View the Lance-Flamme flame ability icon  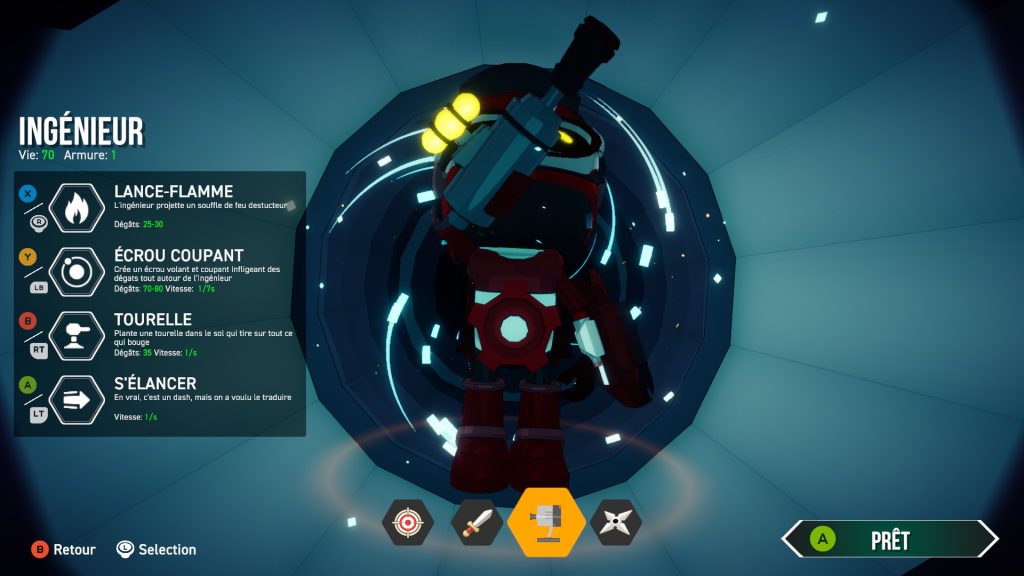pos(77,208)
